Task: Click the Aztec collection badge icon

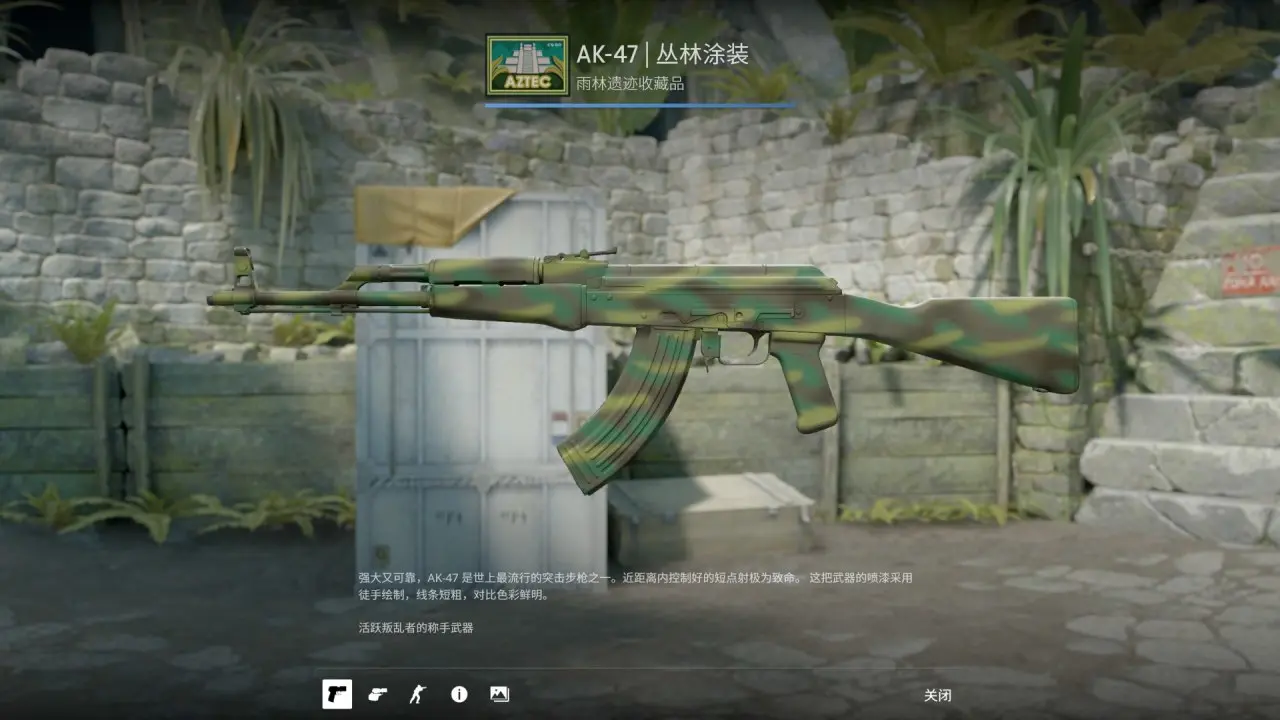Action: point(520,66)
